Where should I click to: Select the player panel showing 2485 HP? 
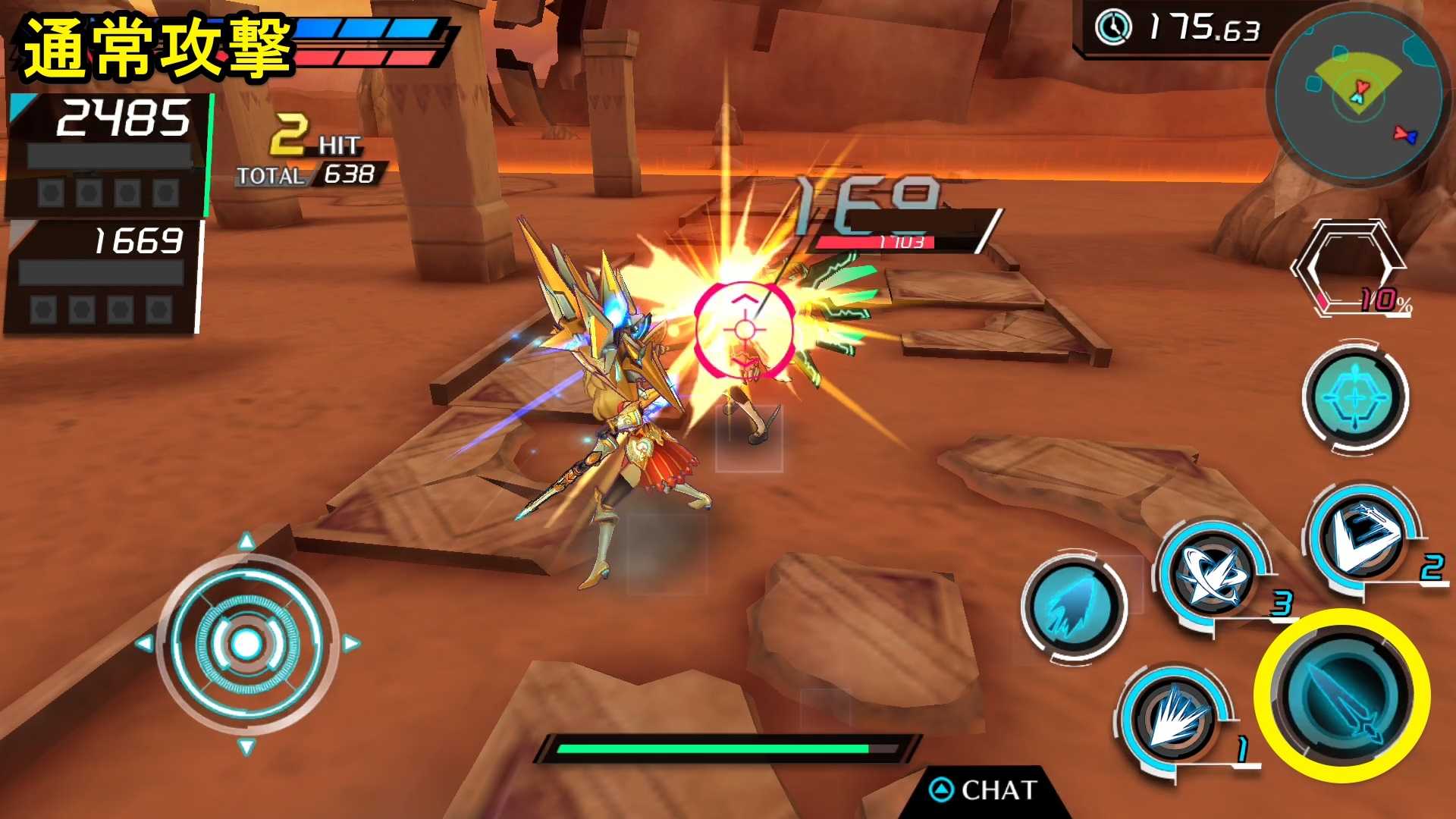point(108,154)
